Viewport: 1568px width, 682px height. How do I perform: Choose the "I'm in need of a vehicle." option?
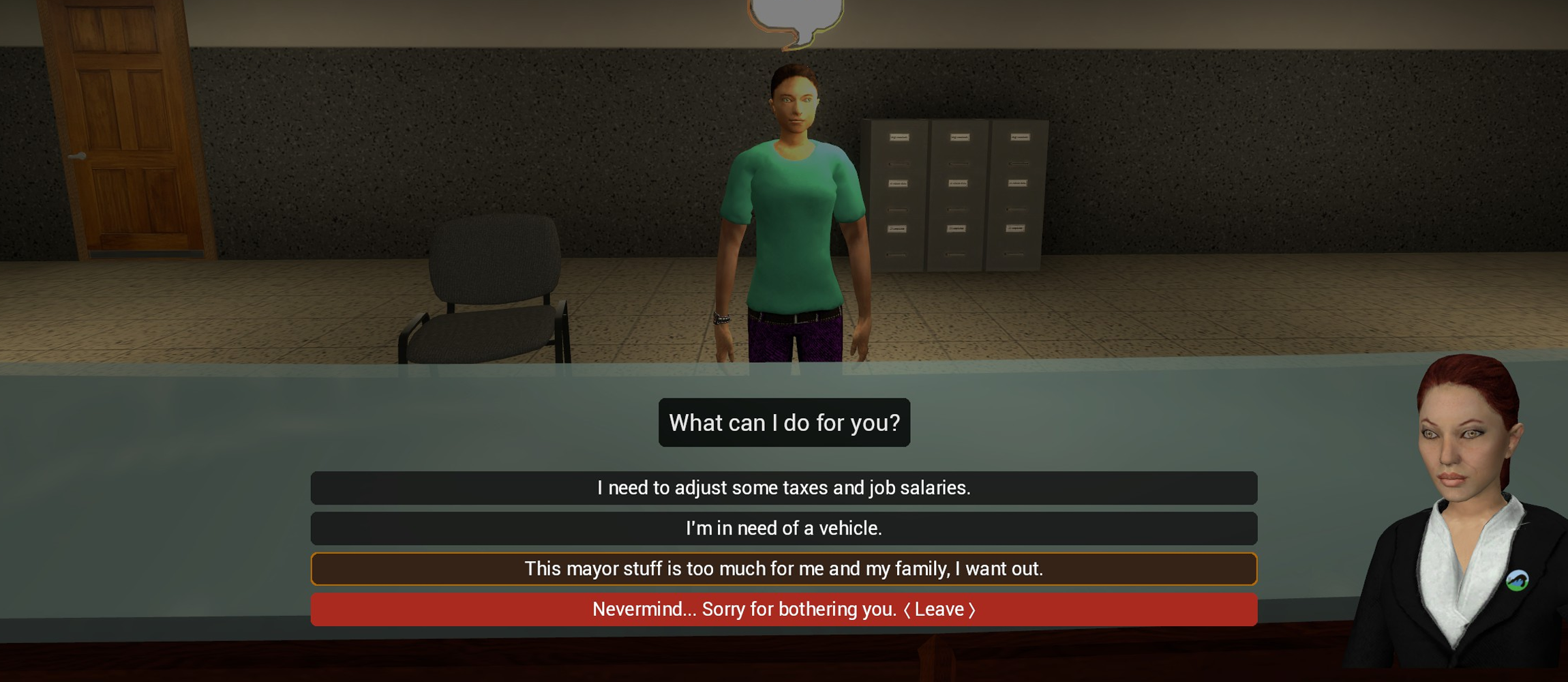tap(784, 528)
